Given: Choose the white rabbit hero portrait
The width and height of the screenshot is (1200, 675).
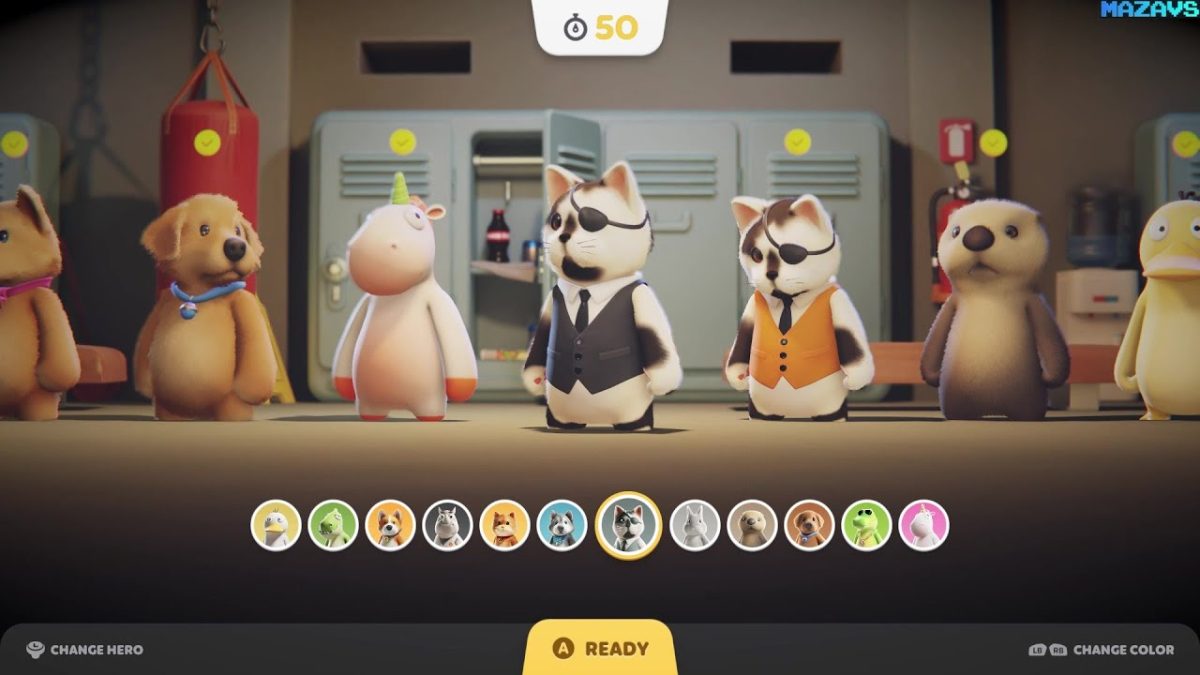Looking at the screenshot, I should (695, 525).
